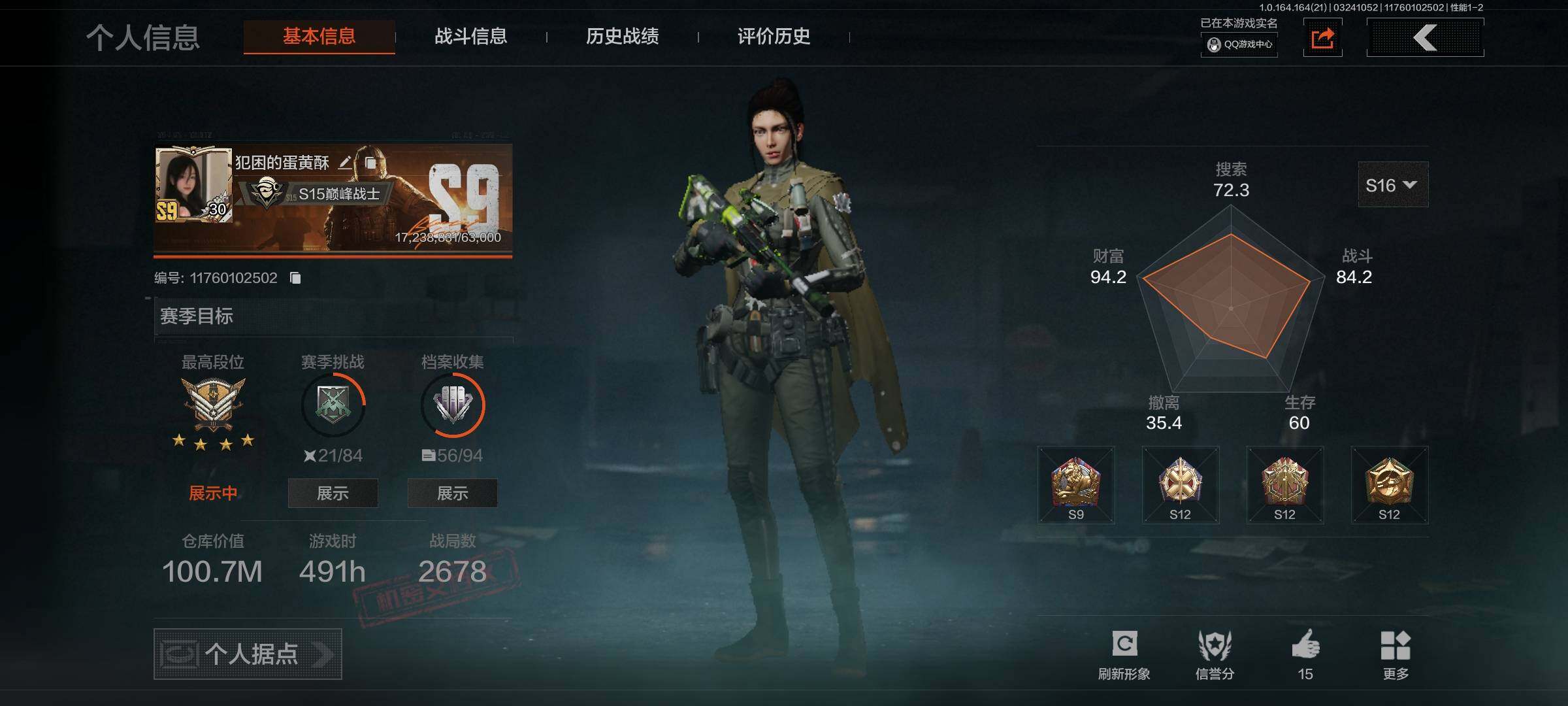Share profile via the share icon
Screen dimensions: 1568x706
tap(1322, 38)
